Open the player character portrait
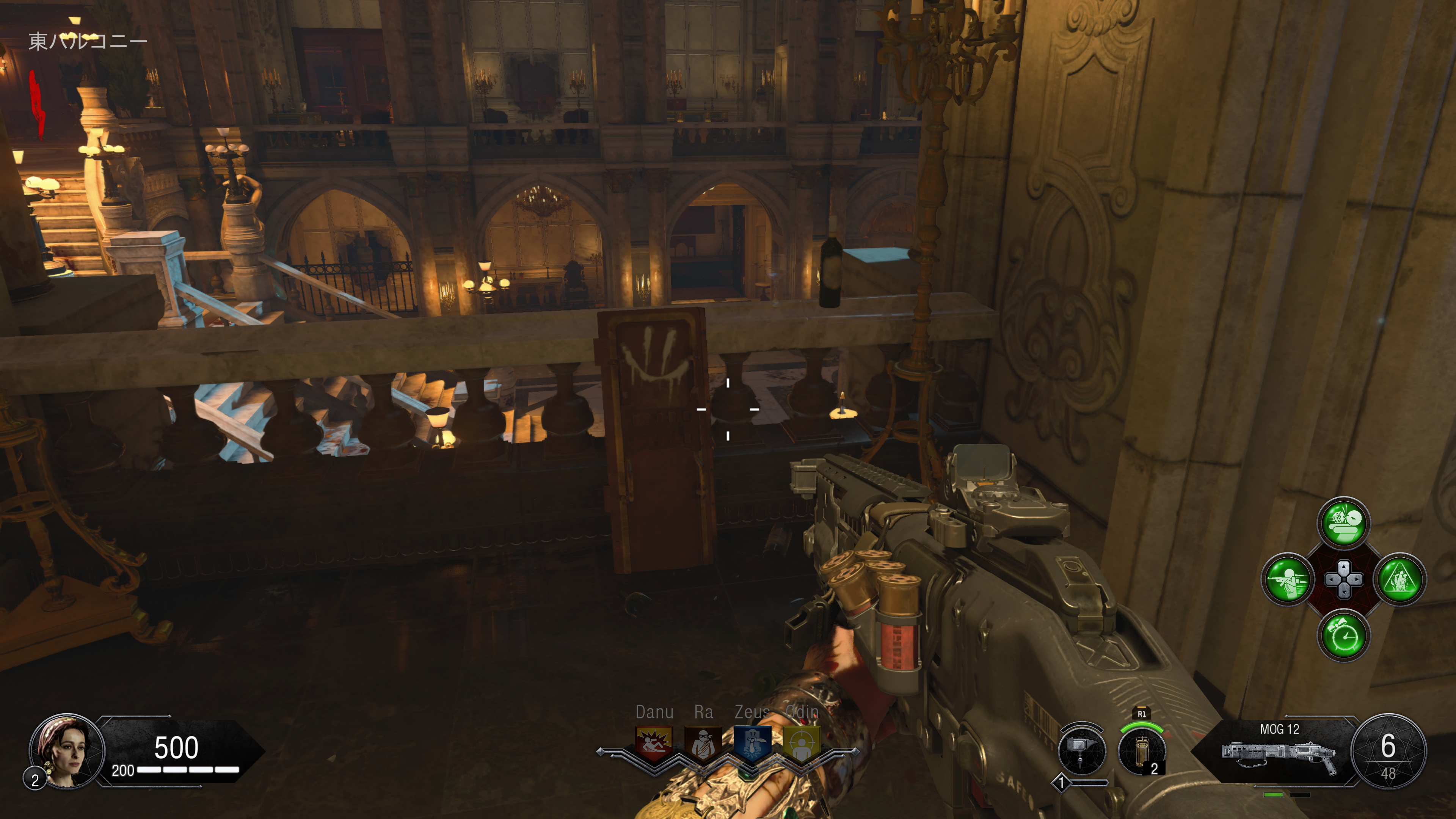 (x=67, y=751)
